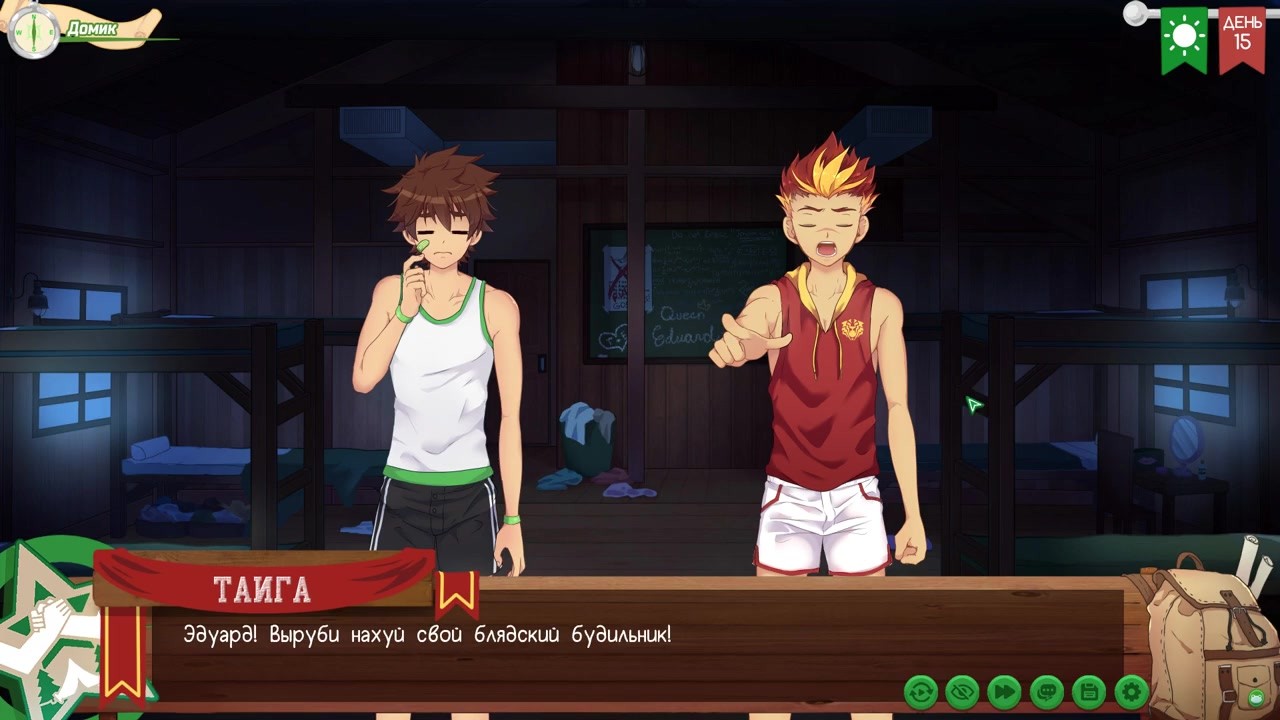This screenshot has width=1280, height=720.
Task: Click the red Day 15 banner
Action: [x=1241, y=38]
